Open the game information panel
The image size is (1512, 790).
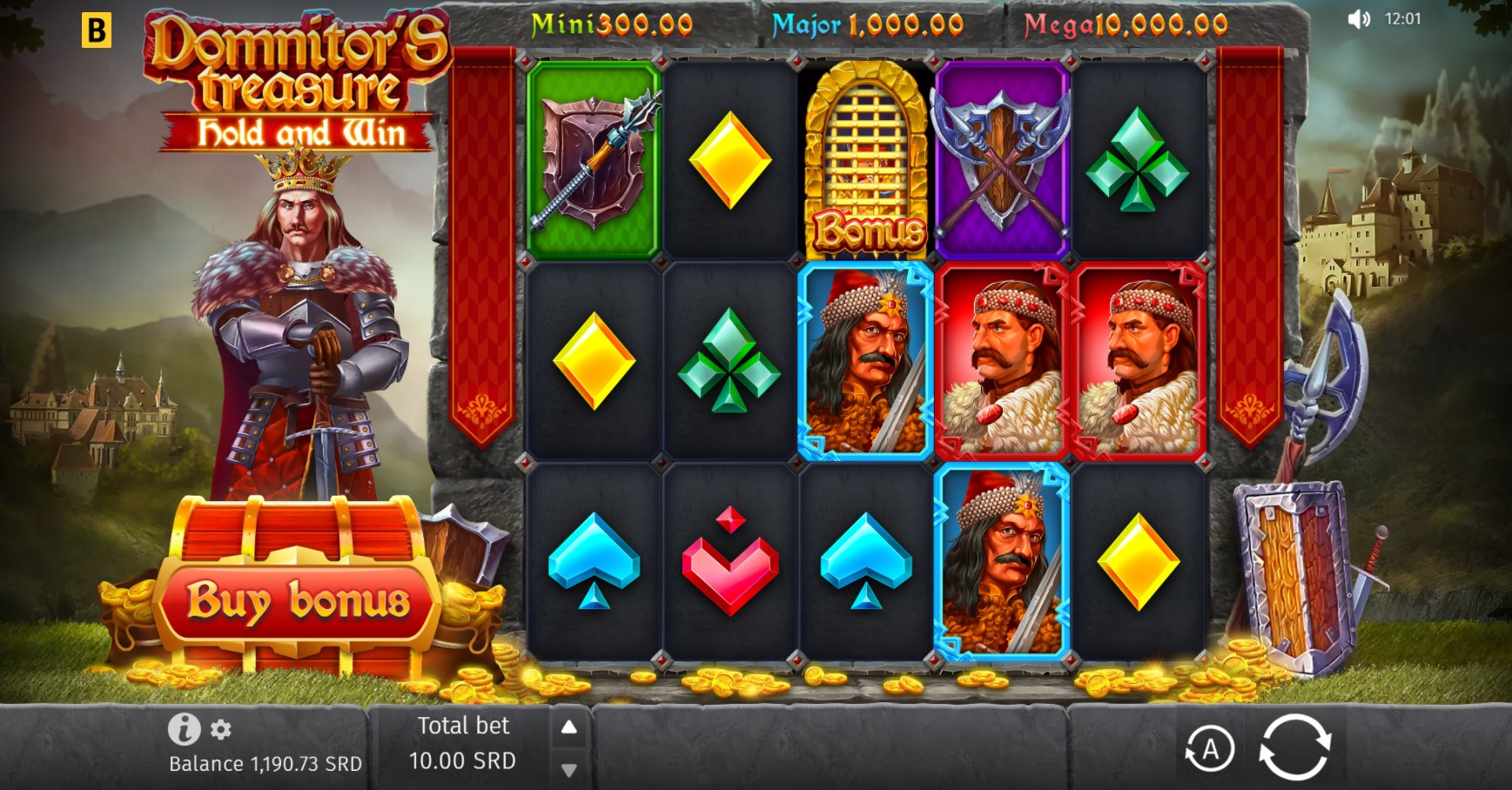coord(183,729)
